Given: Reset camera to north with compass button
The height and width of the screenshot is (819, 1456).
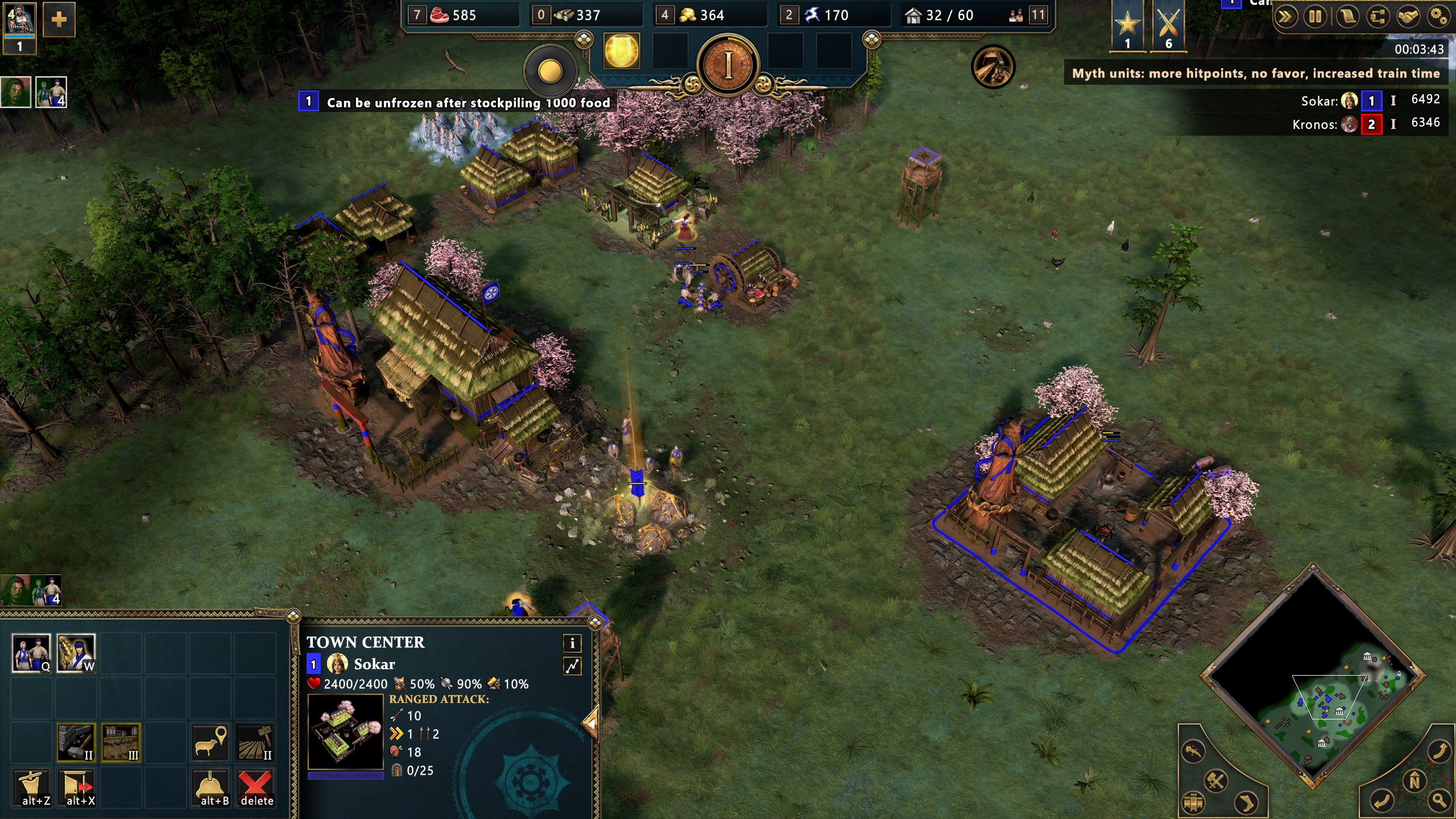Looking at the screenshot, I should click(1414, 781).
